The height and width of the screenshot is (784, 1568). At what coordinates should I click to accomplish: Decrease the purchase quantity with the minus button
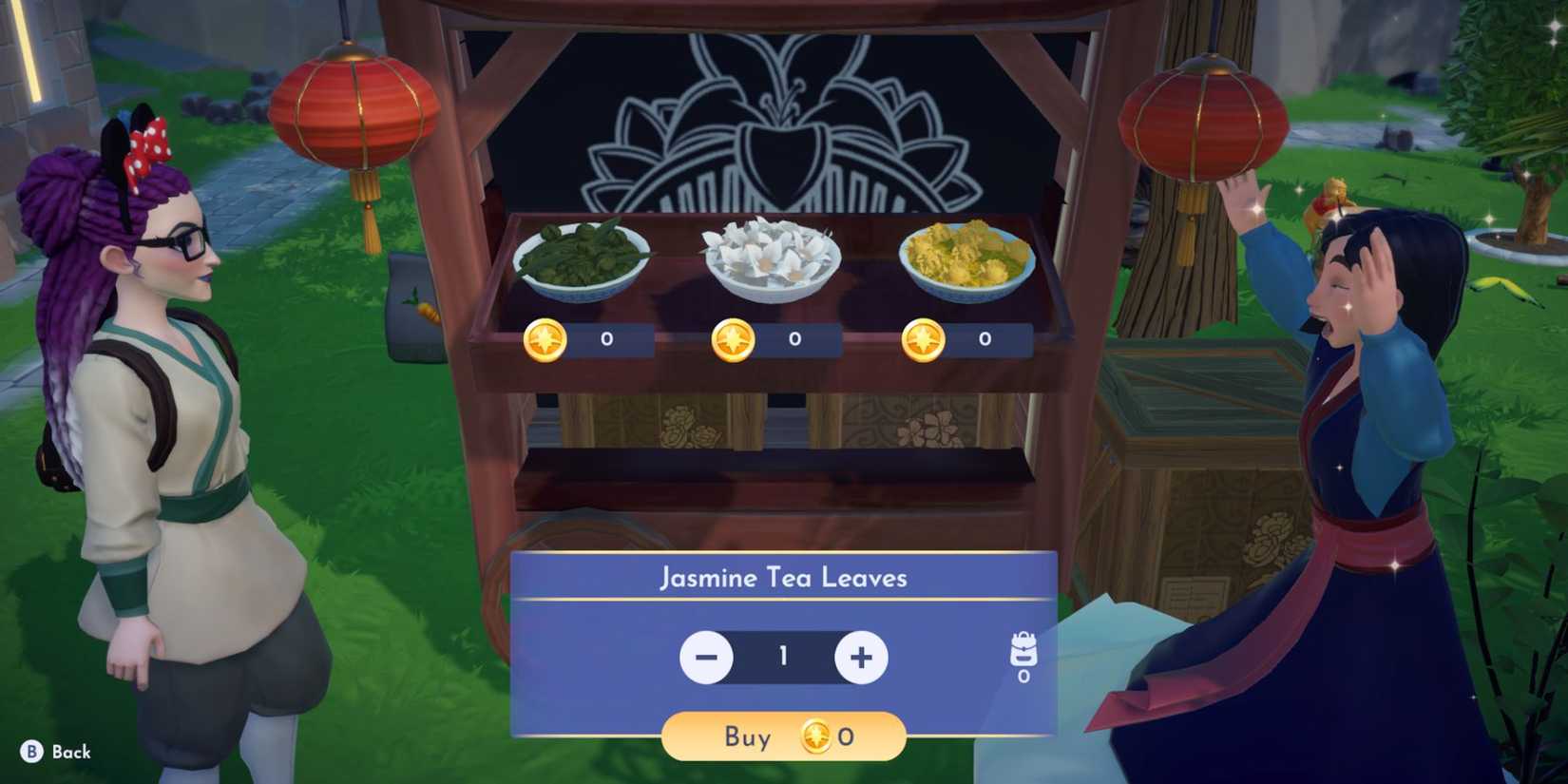coord(706,657)
